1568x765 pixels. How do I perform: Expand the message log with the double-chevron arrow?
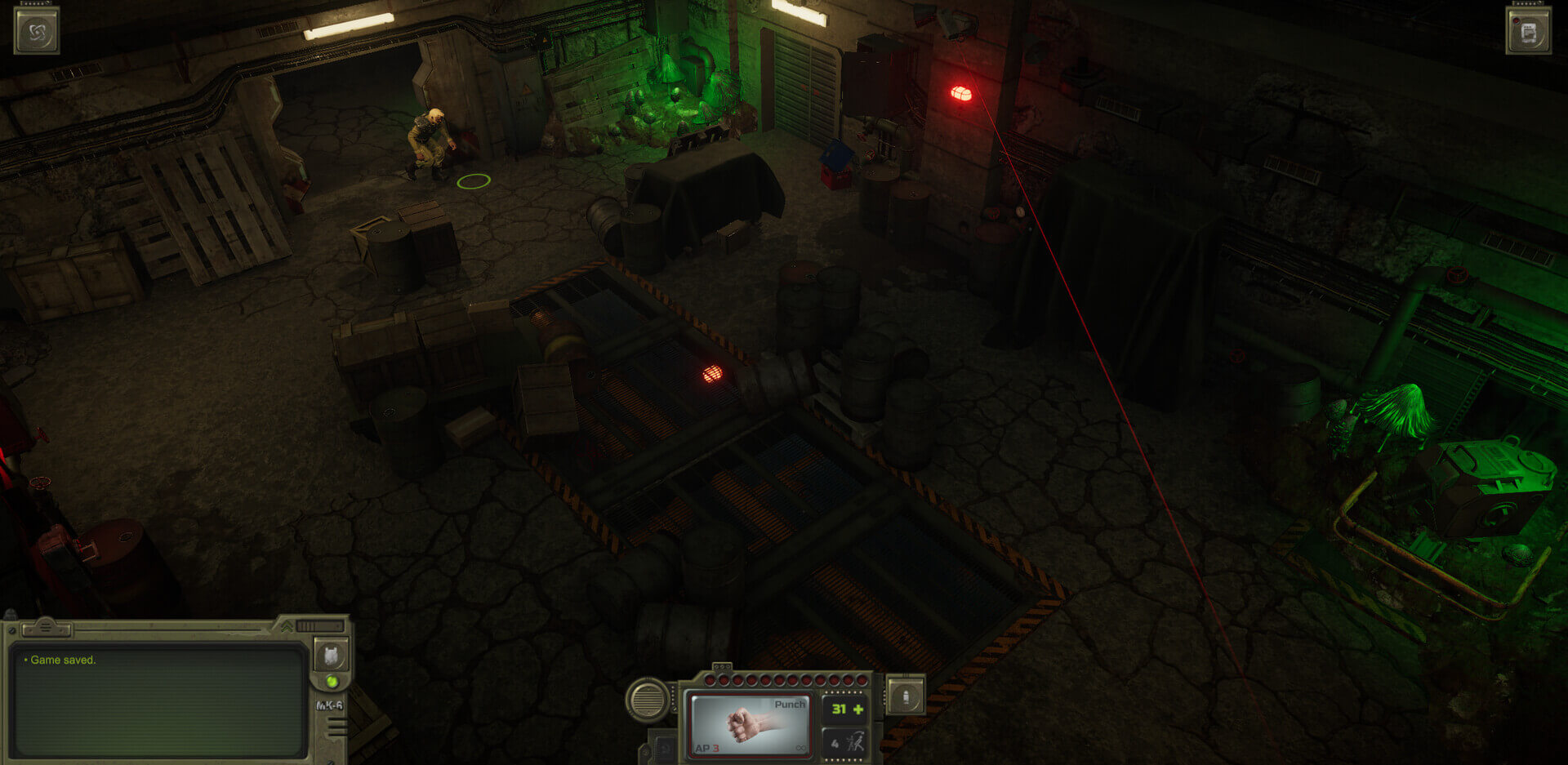click(x=287, y=627)
